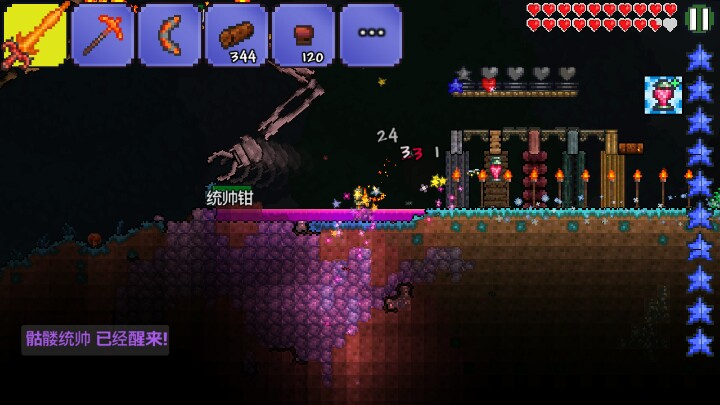Pause the game
This screenshot has height=405, width=720.
click(x=699, y=19)
